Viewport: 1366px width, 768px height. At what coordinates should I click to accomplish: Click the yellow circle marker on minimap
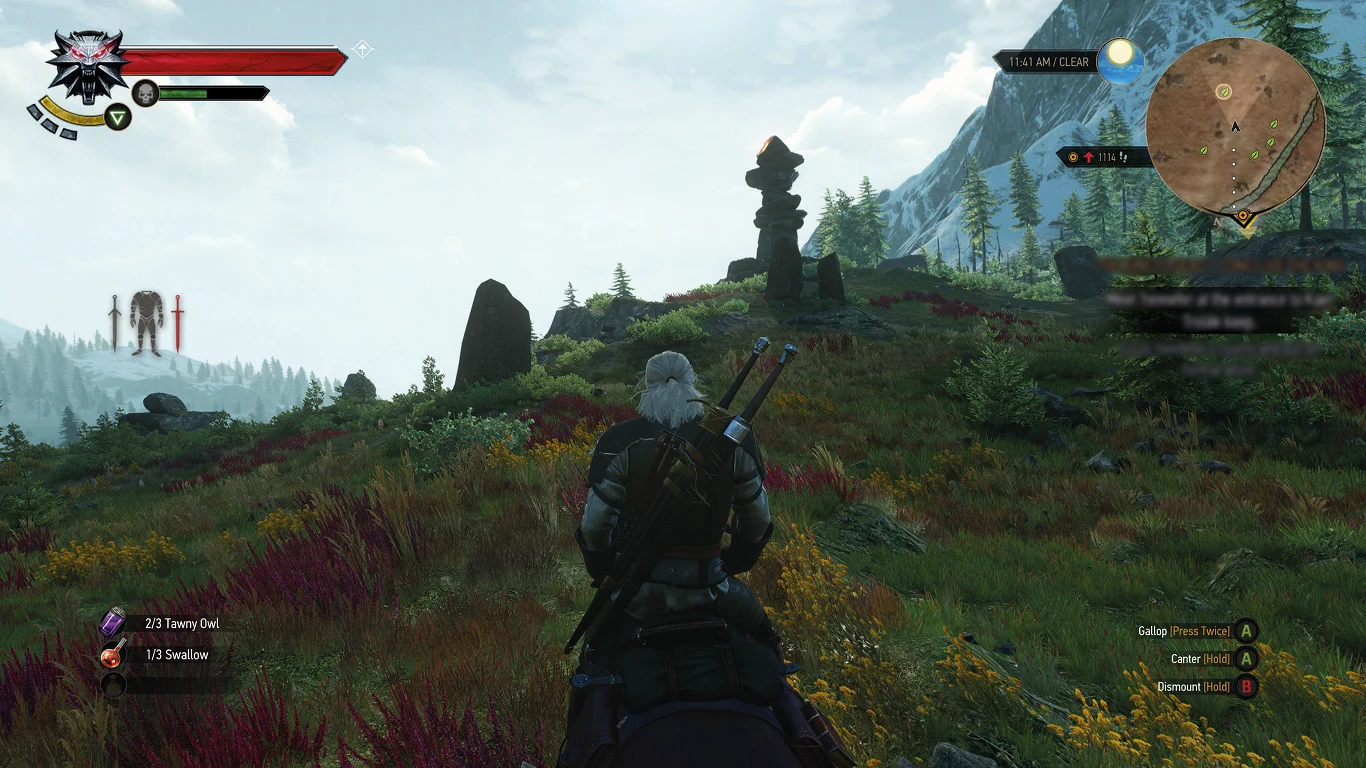[1223, 92]
